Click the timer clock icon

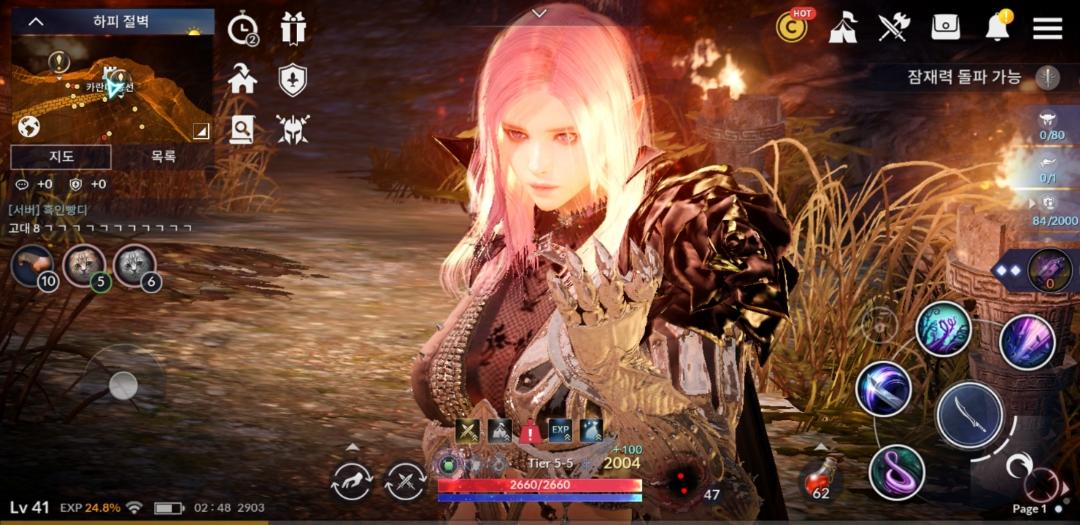click(x=242, y=30)
